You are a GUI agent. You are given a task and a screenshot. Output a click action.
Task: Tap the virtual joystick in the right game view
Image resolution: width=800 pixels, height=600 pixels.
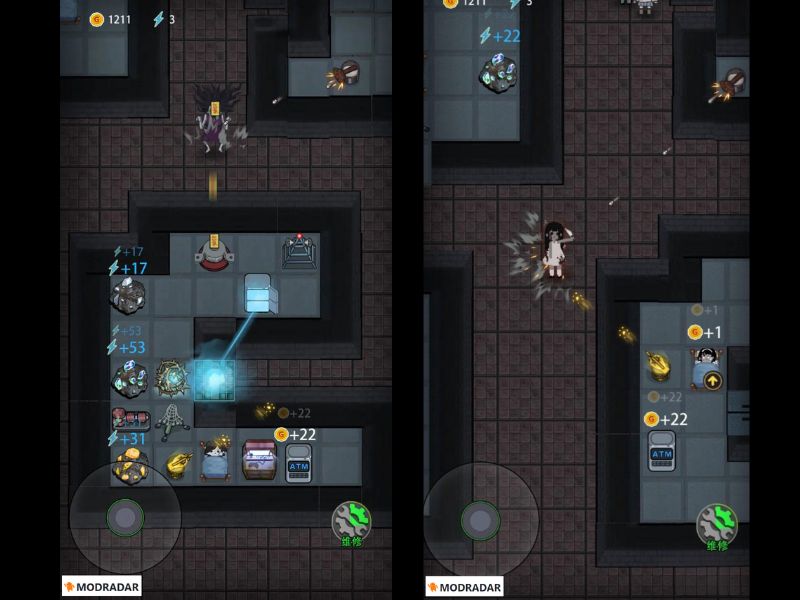tap(480, 519)
